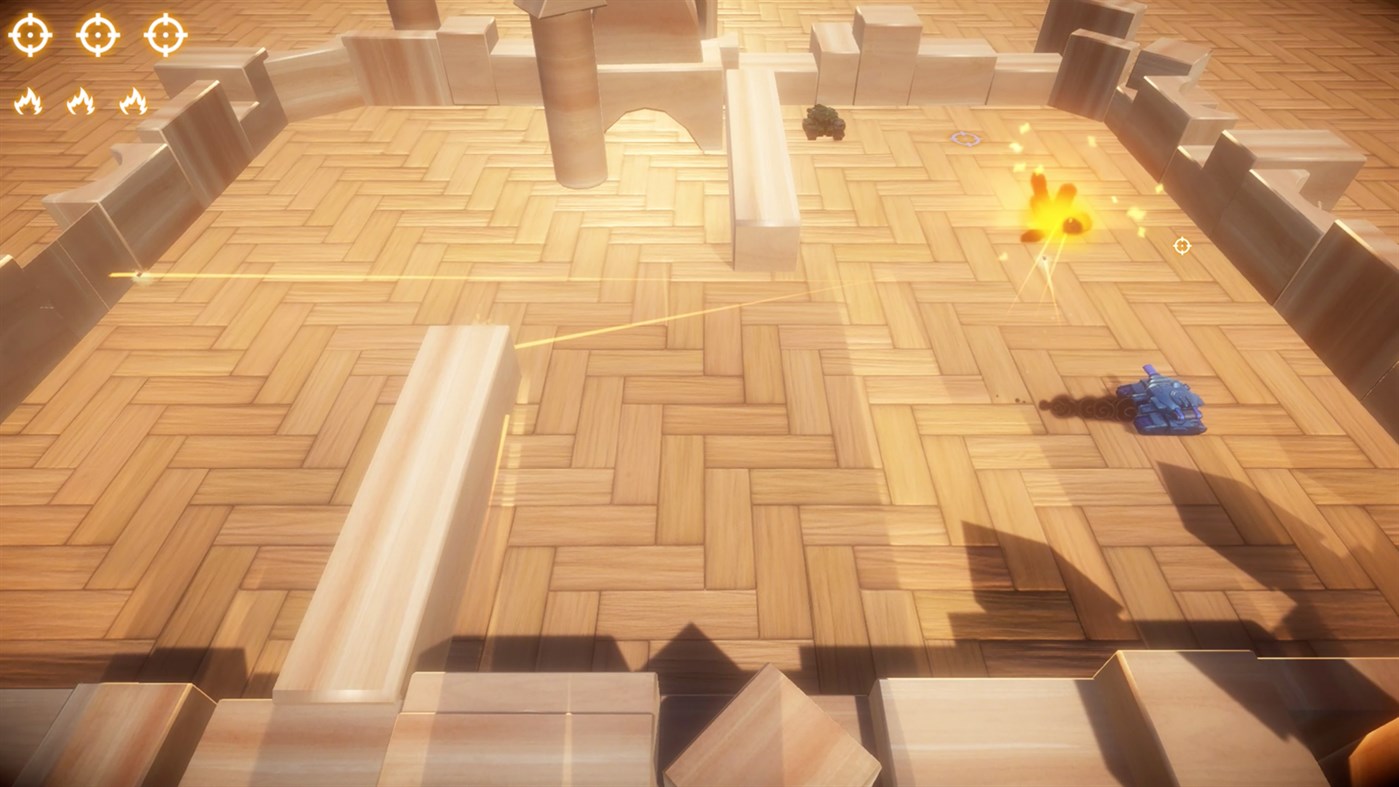This screenshot has width=1399, height=787.
Task: Select the second crosshair ammo icon
Action: [x=95, y=34]
